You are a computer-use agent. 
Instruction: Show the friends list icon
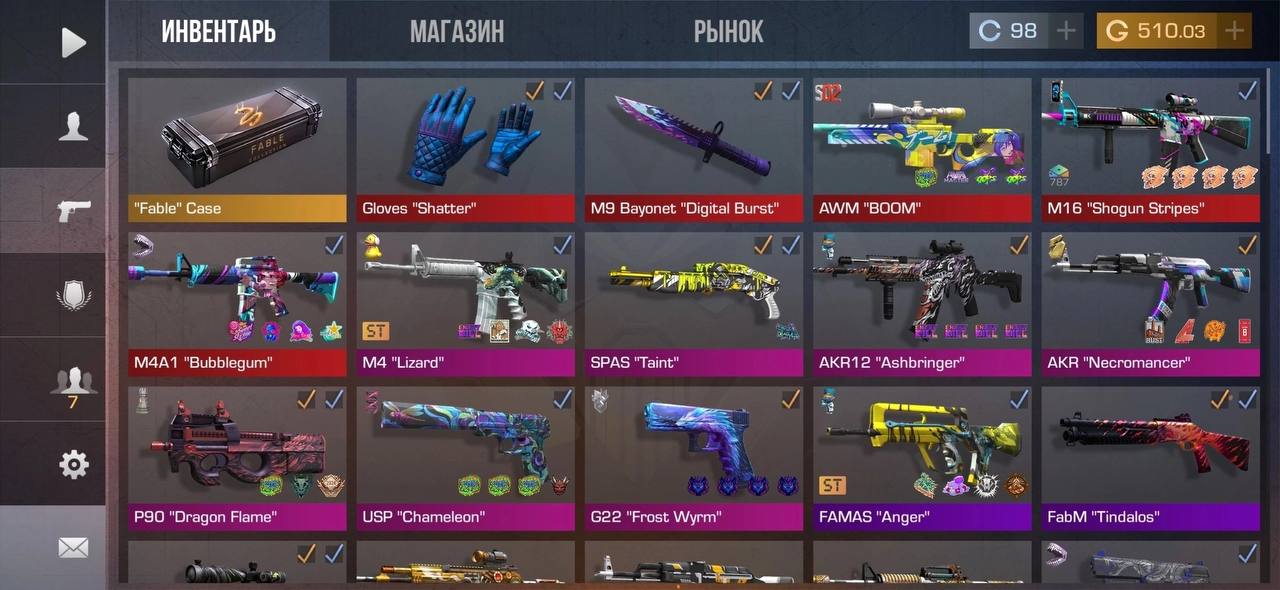pyautogui.click(x=73, y=383)
